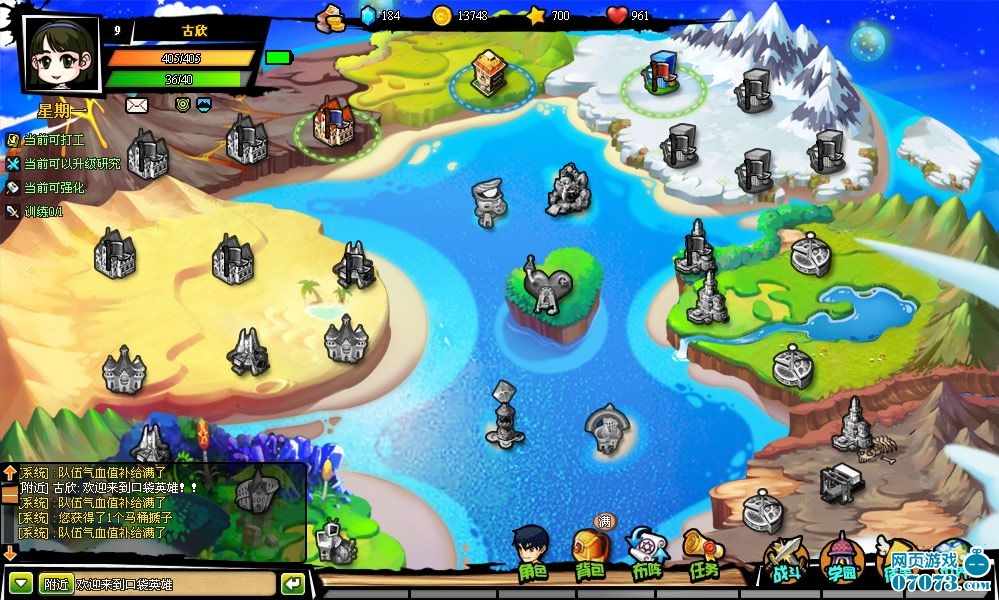Viewport: 999px width, 600px height.
Task: Open the 训练0/1 training reminder
Action: pos(42,211)
